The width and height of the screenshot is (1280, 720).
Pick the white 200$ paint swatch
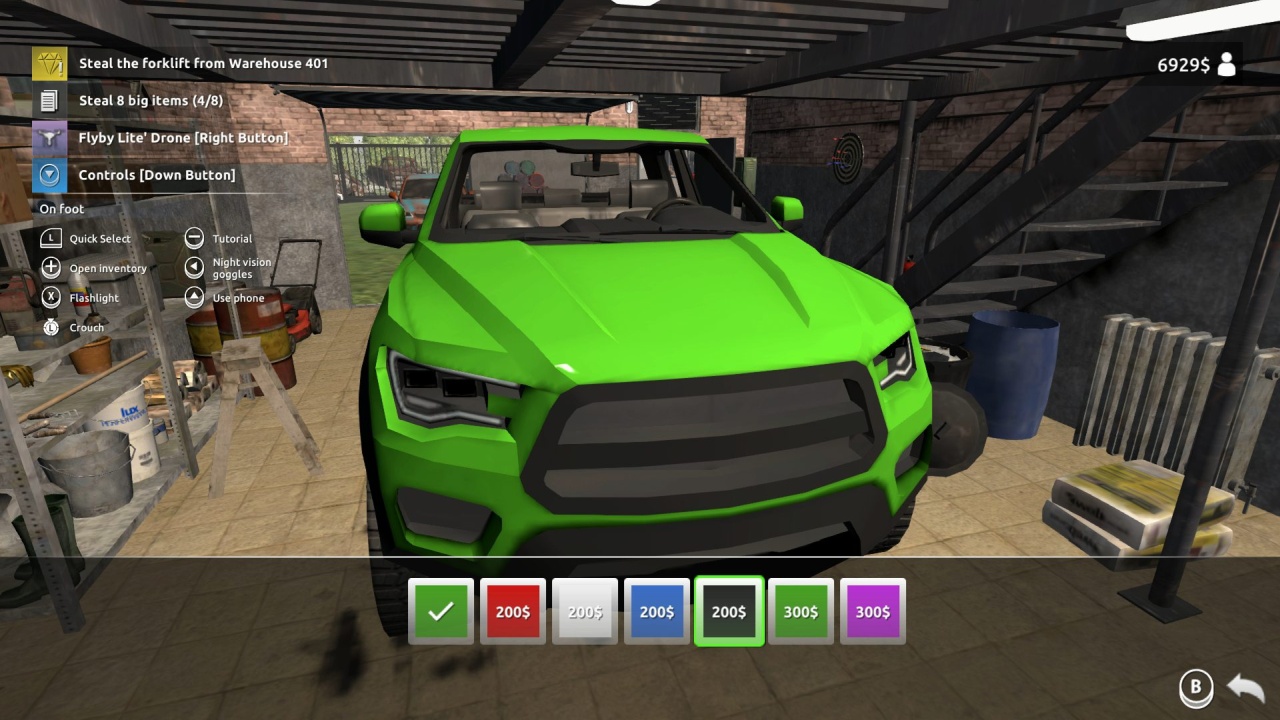point(584,610)
